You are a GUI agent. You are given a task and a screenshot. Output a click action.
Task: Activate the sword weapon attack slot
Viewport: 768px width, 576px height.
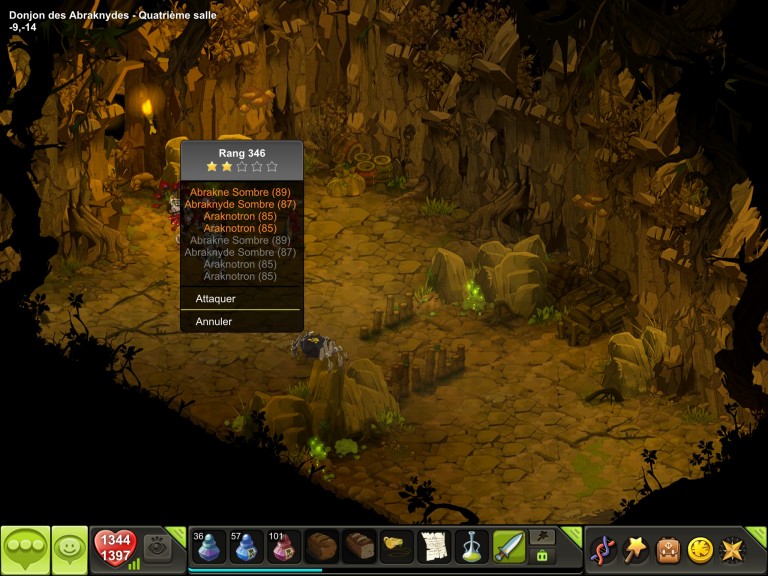(x=508, y=547)
